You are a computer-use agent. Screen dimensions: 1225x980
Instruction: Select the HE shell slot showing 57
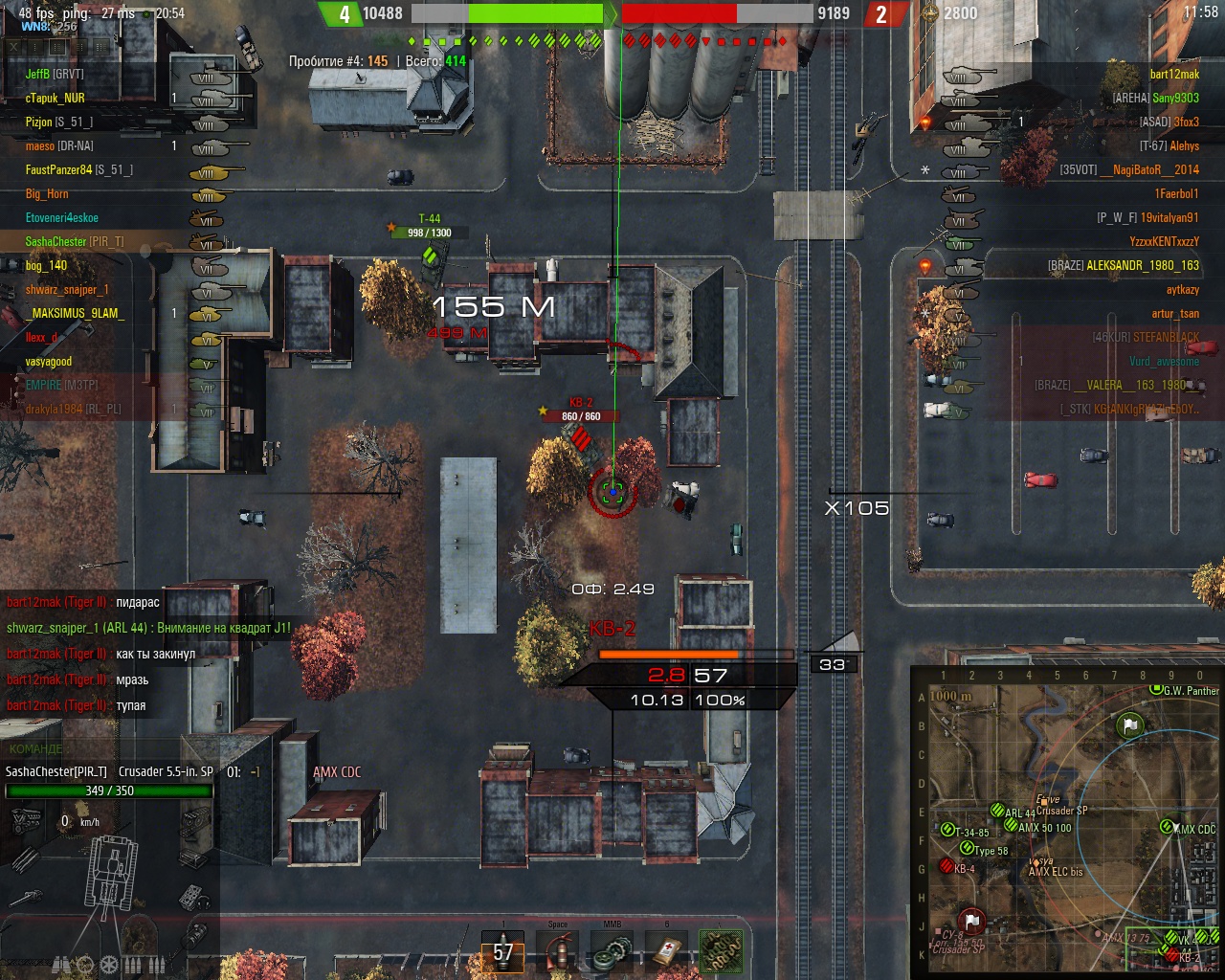[x=502, y=951]
